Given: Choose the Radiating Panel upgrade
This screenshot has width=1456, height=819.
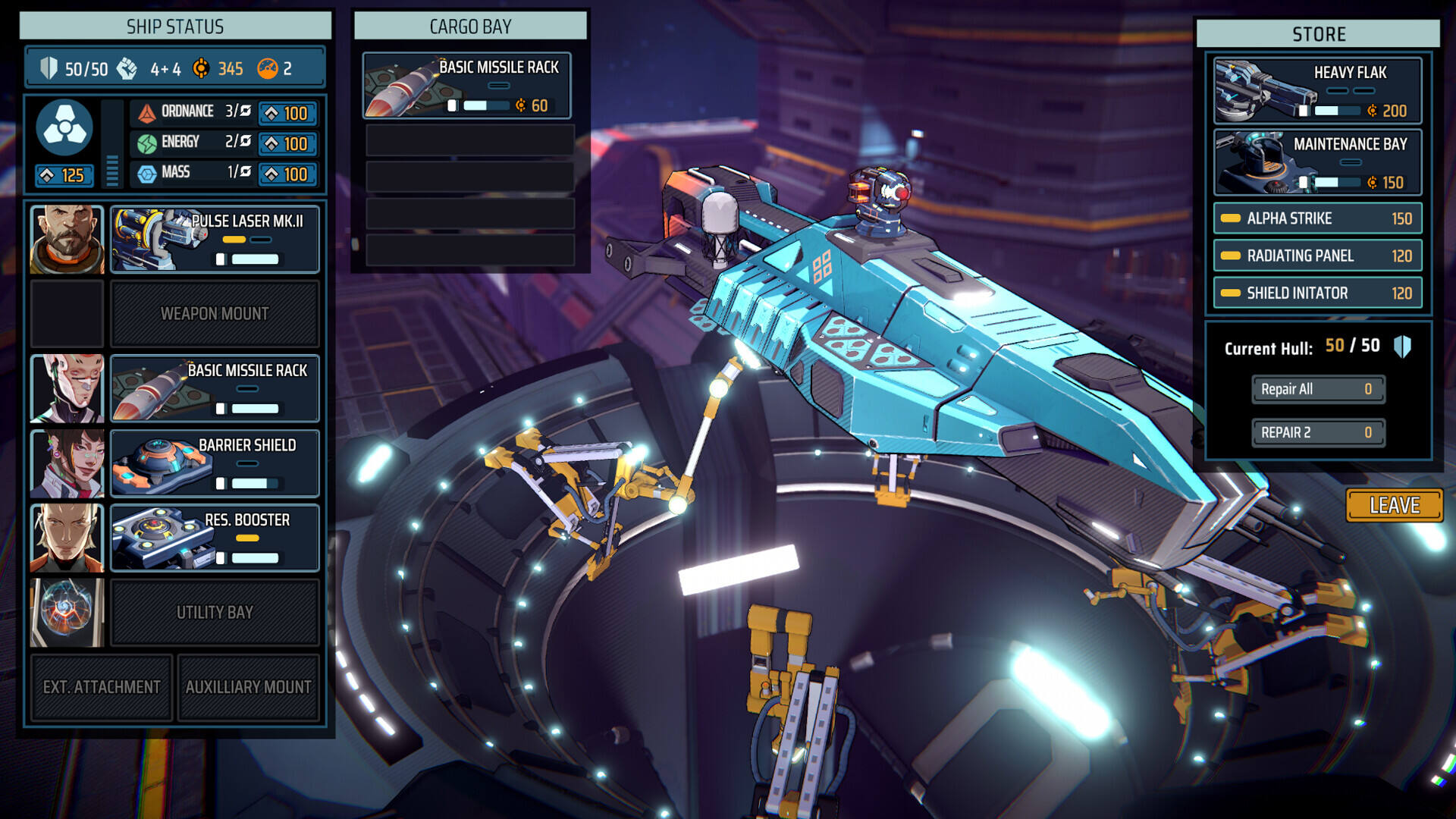Looking at the screenshot, I should tap(1317, 256).
